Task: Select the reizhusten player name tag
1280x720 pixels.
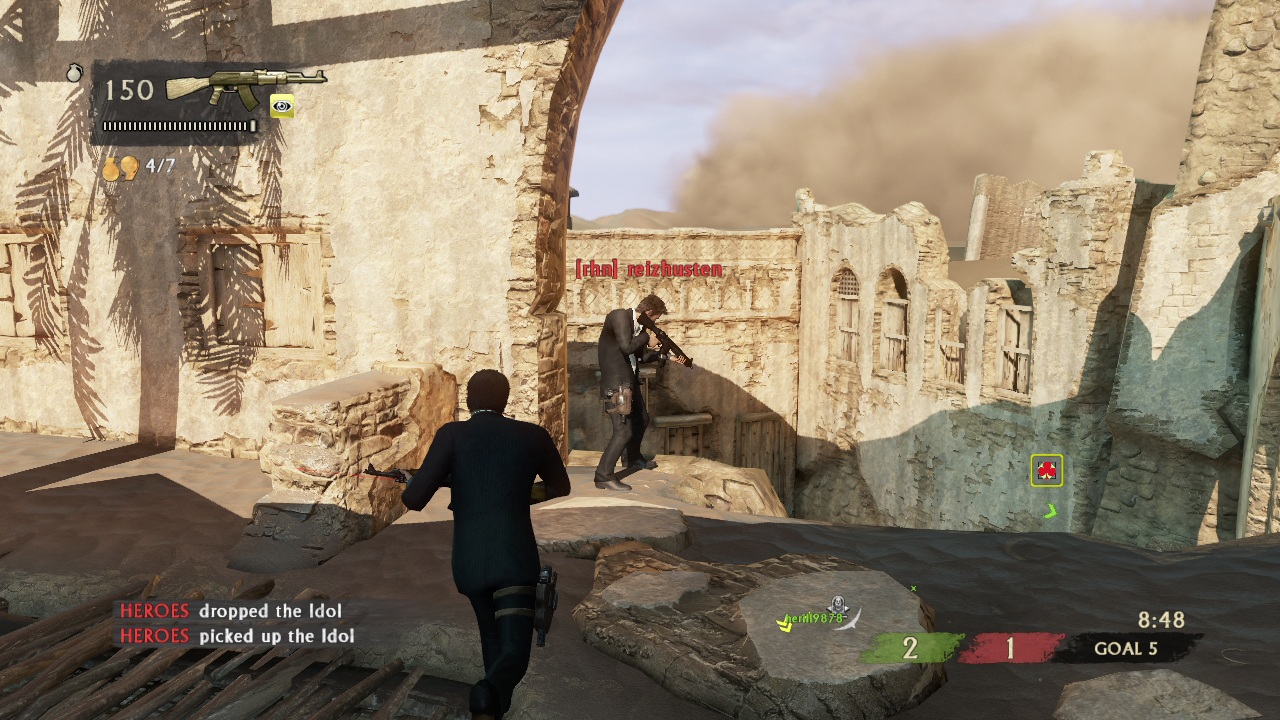Action: 648,270
